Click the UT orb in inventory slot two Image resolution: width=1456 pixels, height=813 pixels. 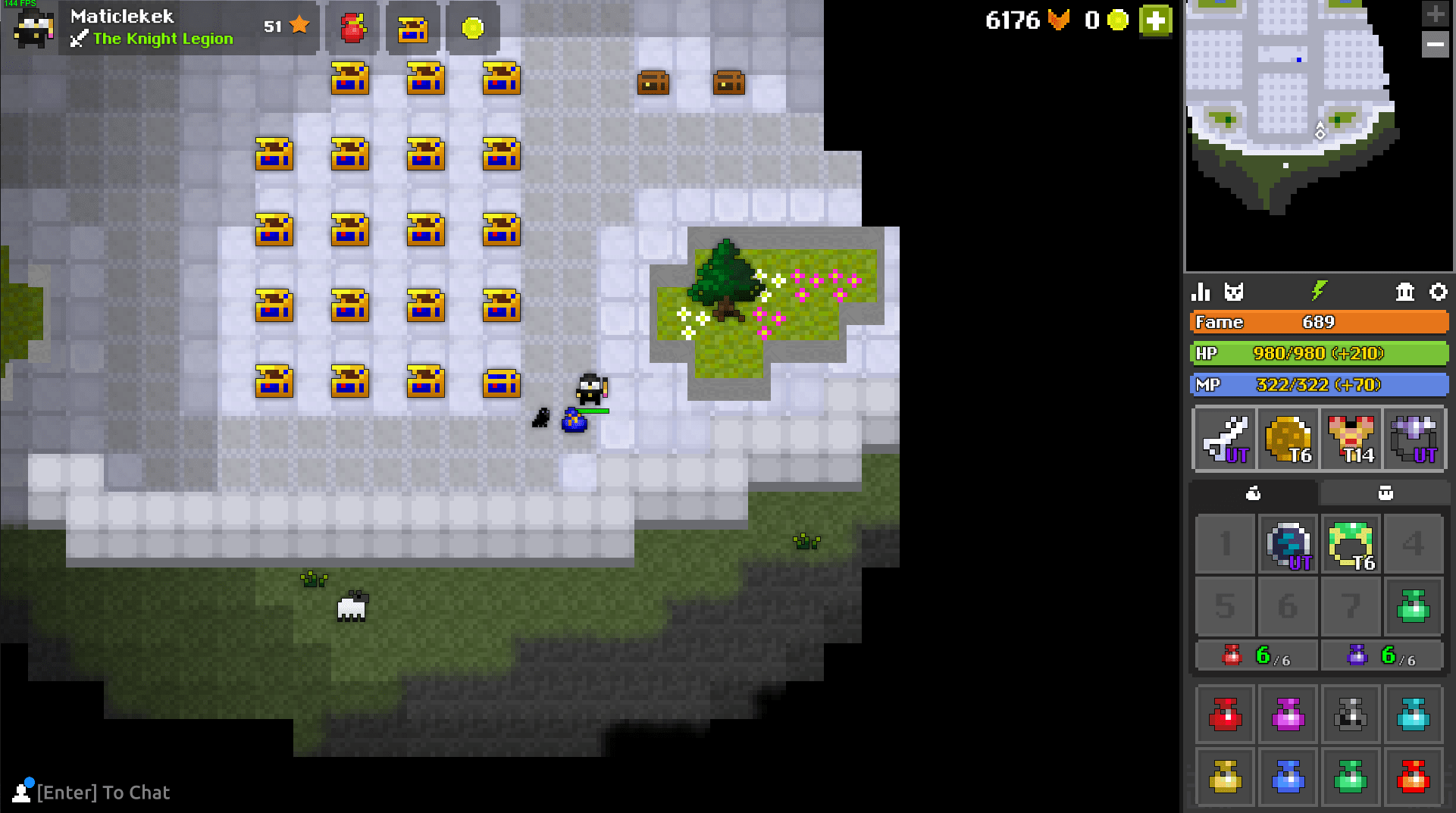(1288, 544)
